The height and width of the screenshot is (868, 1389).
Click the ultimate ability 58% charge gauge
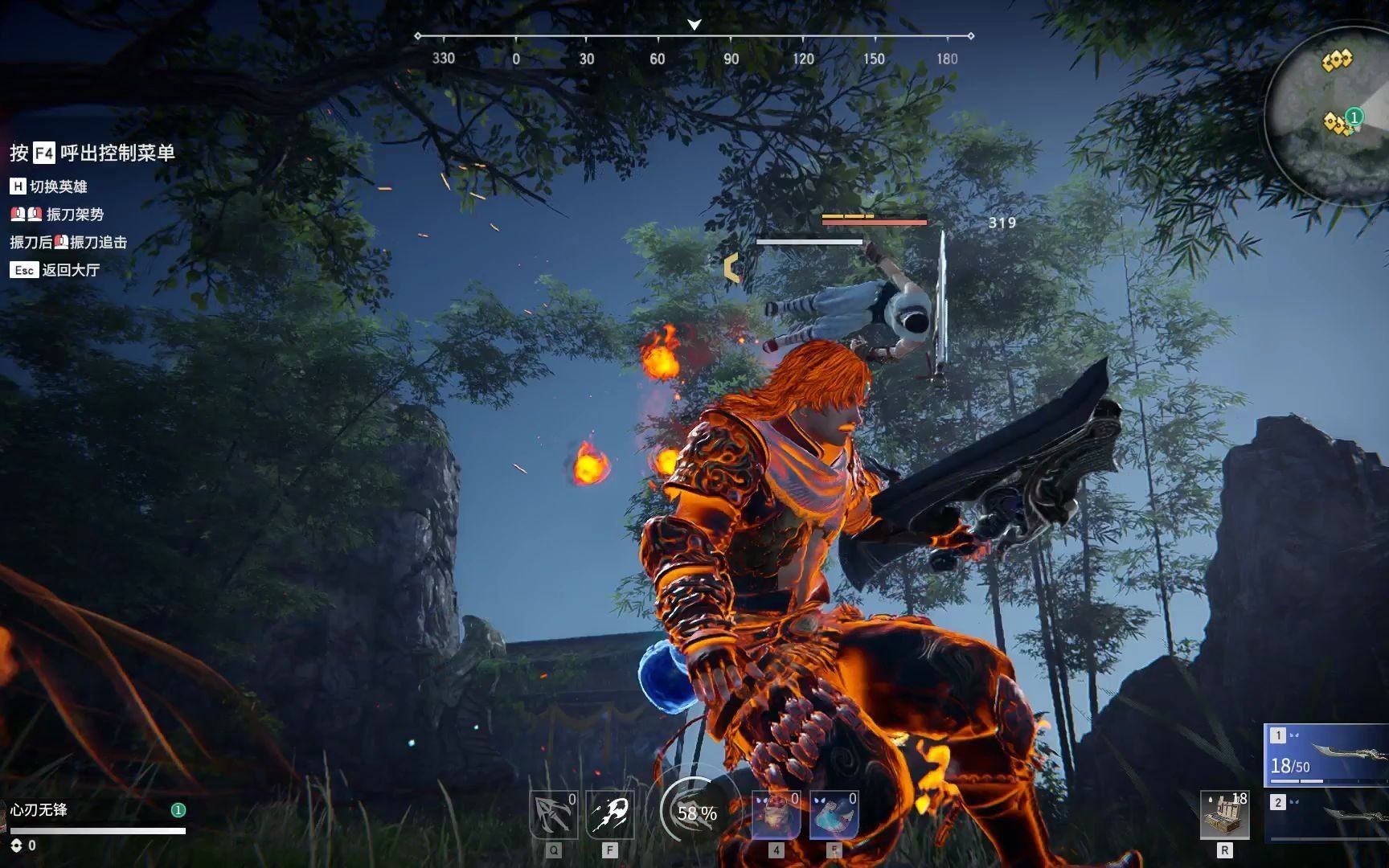[x=696, y=813]
